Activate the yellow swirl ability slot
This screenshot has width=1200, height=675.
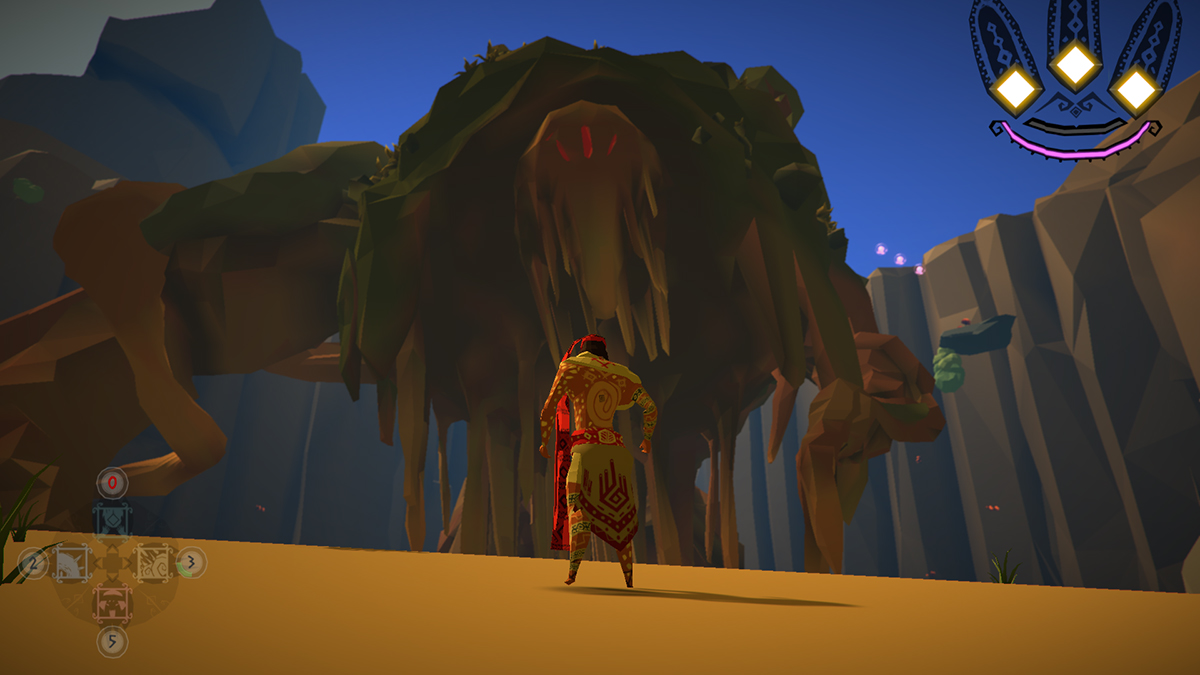tap(153, 563)
